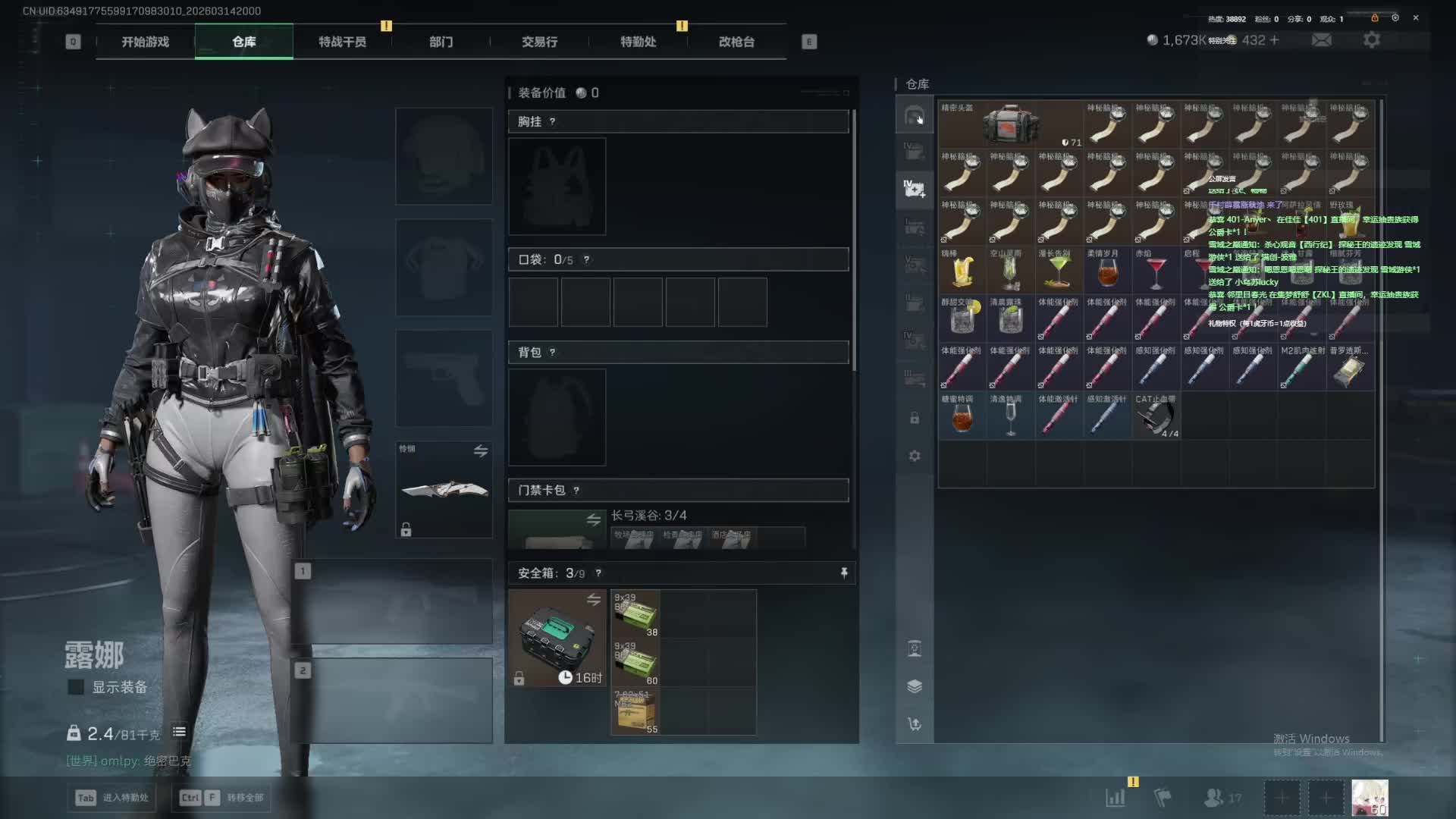Select the 特勤处 tab
This screenshot has height=819, width=1456.
click(x=638, y=42)
